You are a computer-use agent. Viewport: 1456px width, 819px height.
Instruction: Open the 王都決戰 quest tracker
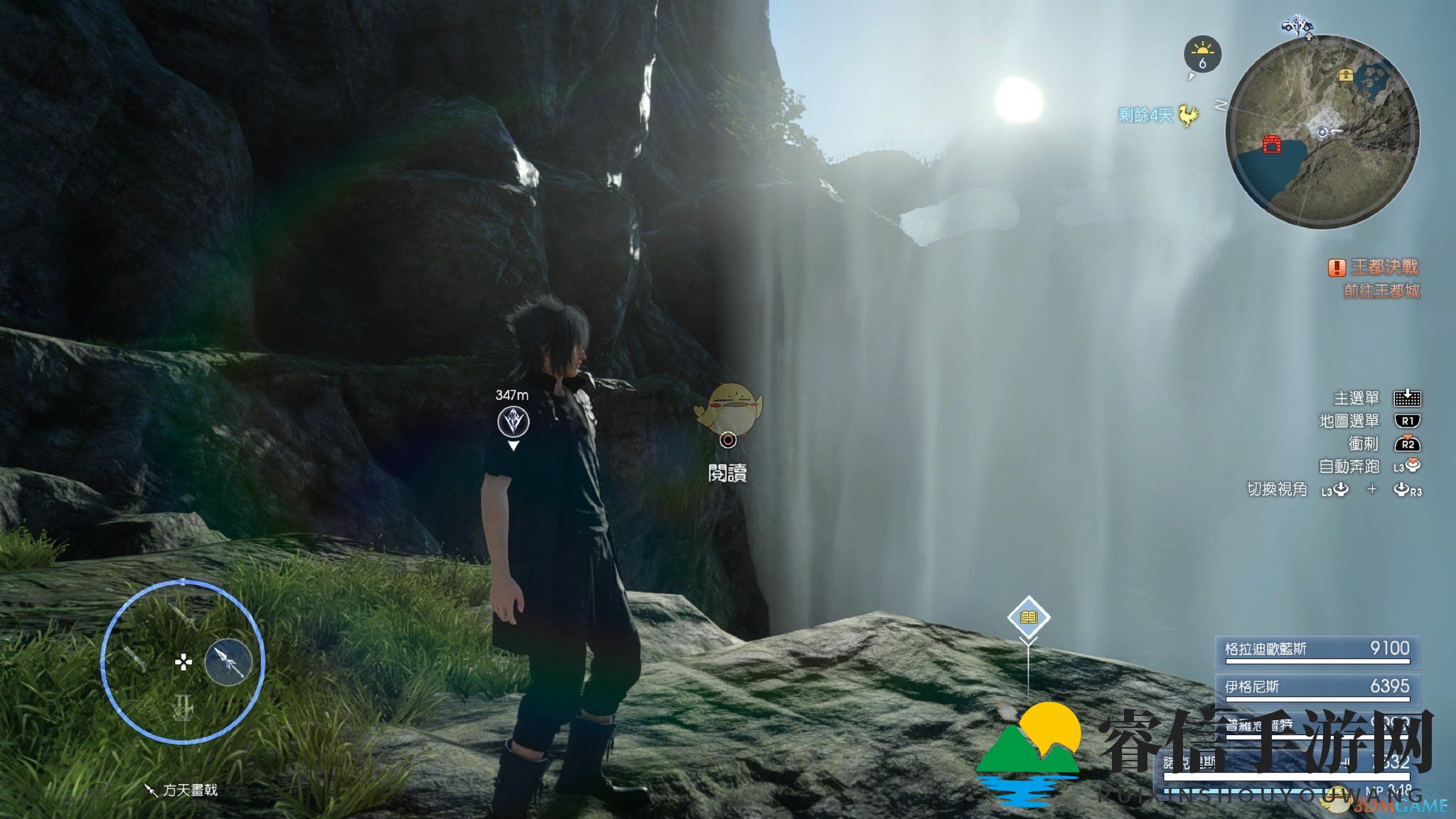click(1383, 267)
